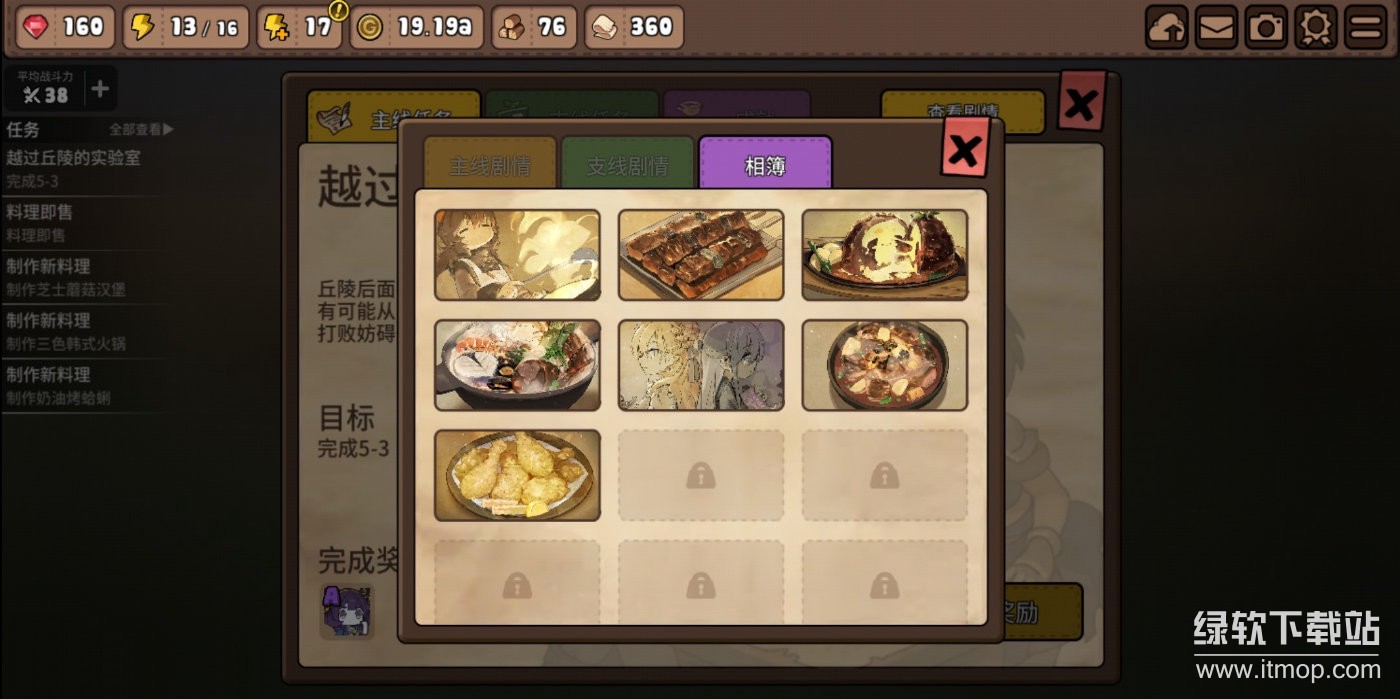Switch to the 支线剧情 tab
The height and width of the screenshot is (699, 1400).
(627, 164)
